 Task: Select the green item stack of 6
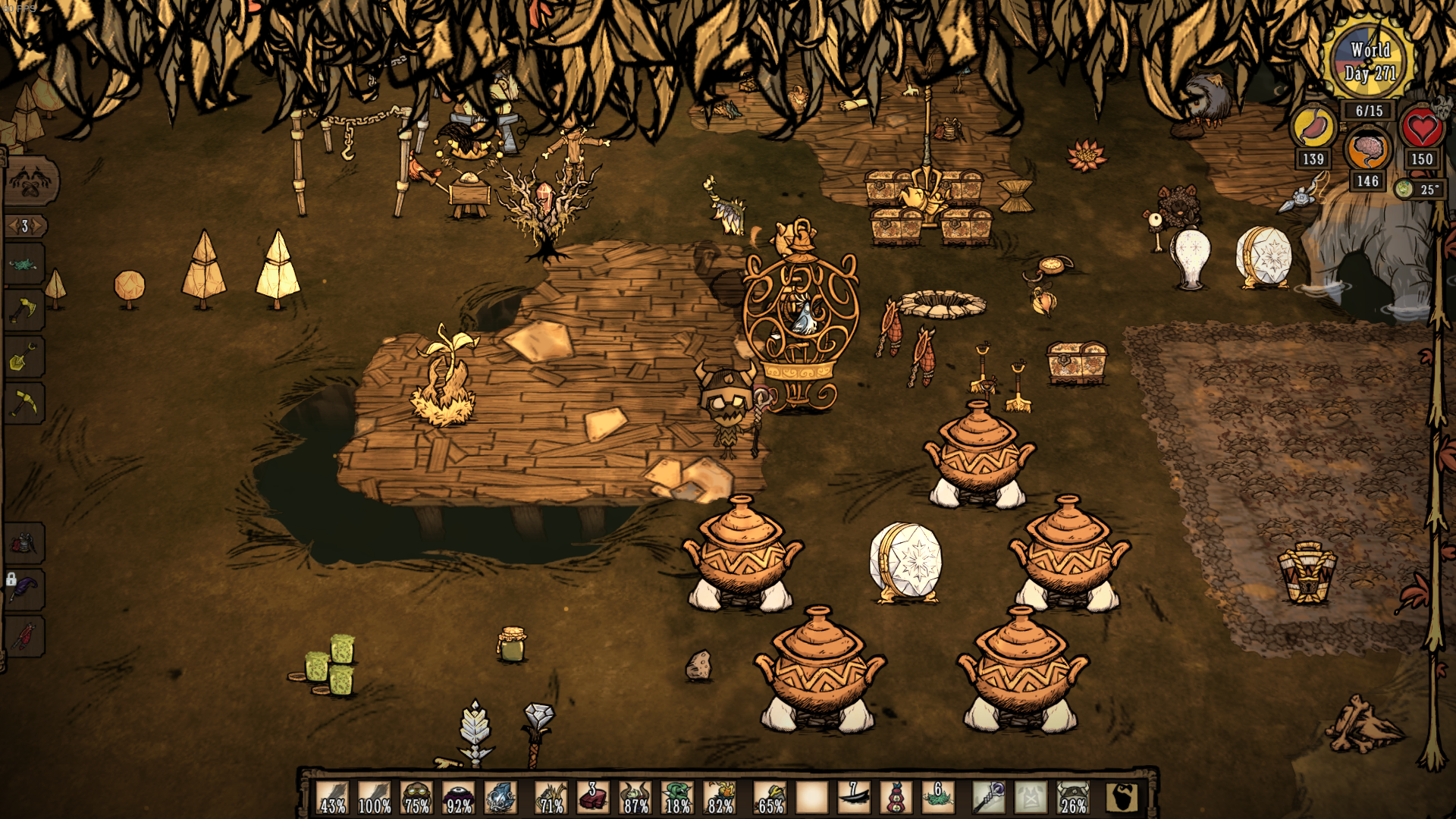937,798
